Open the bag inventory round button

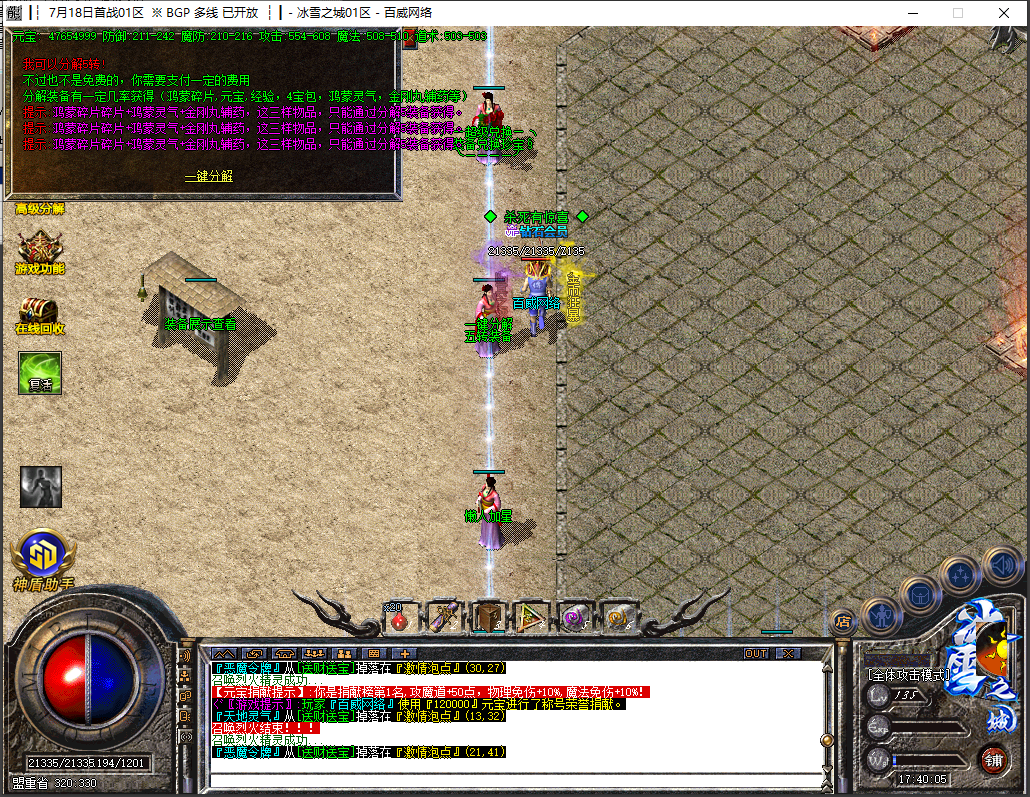tap(920, 593)
